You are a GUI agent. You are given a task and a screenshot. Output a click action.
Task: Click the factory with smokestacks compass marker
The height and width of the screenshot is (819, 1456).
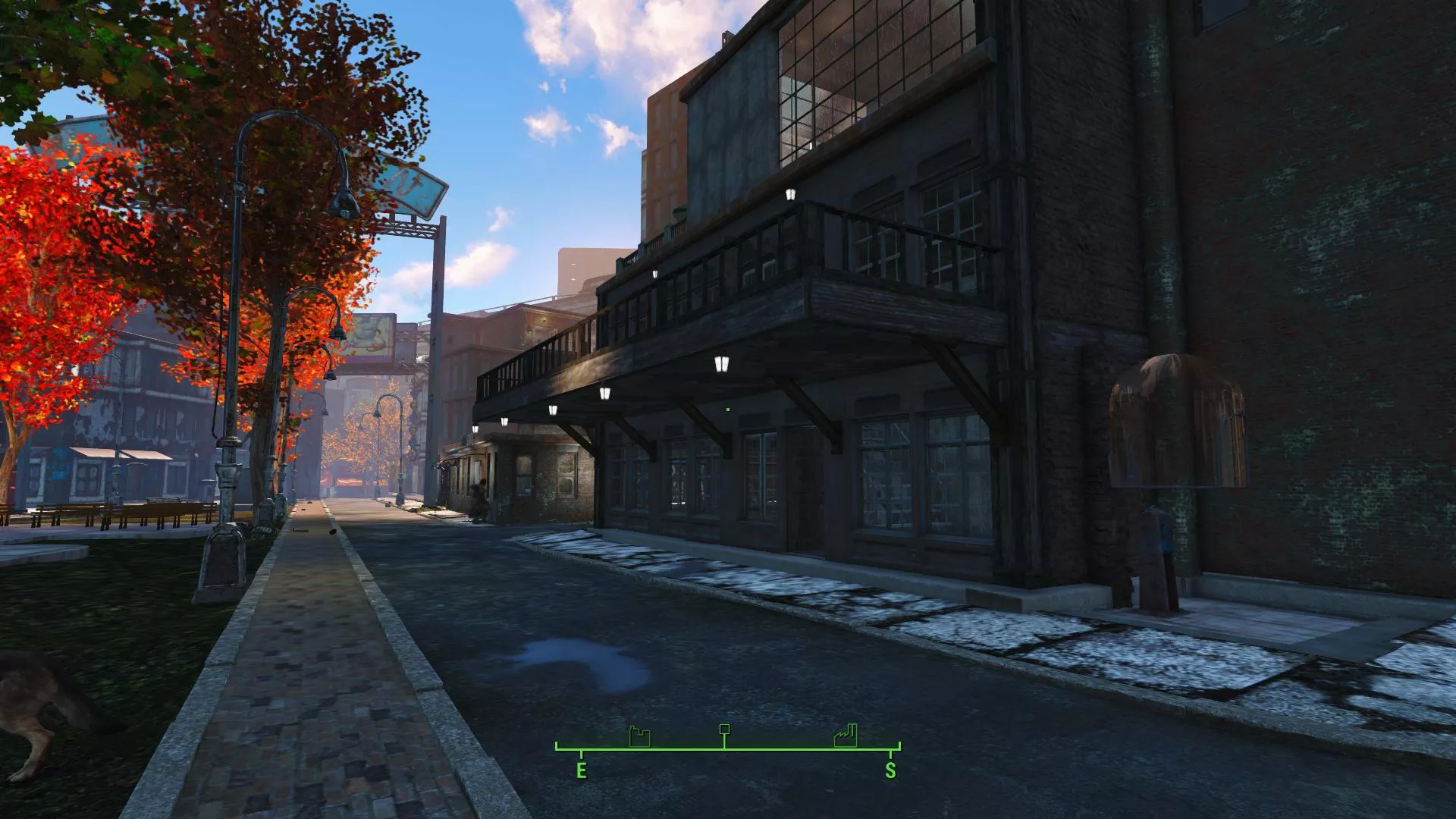point(846,736)
